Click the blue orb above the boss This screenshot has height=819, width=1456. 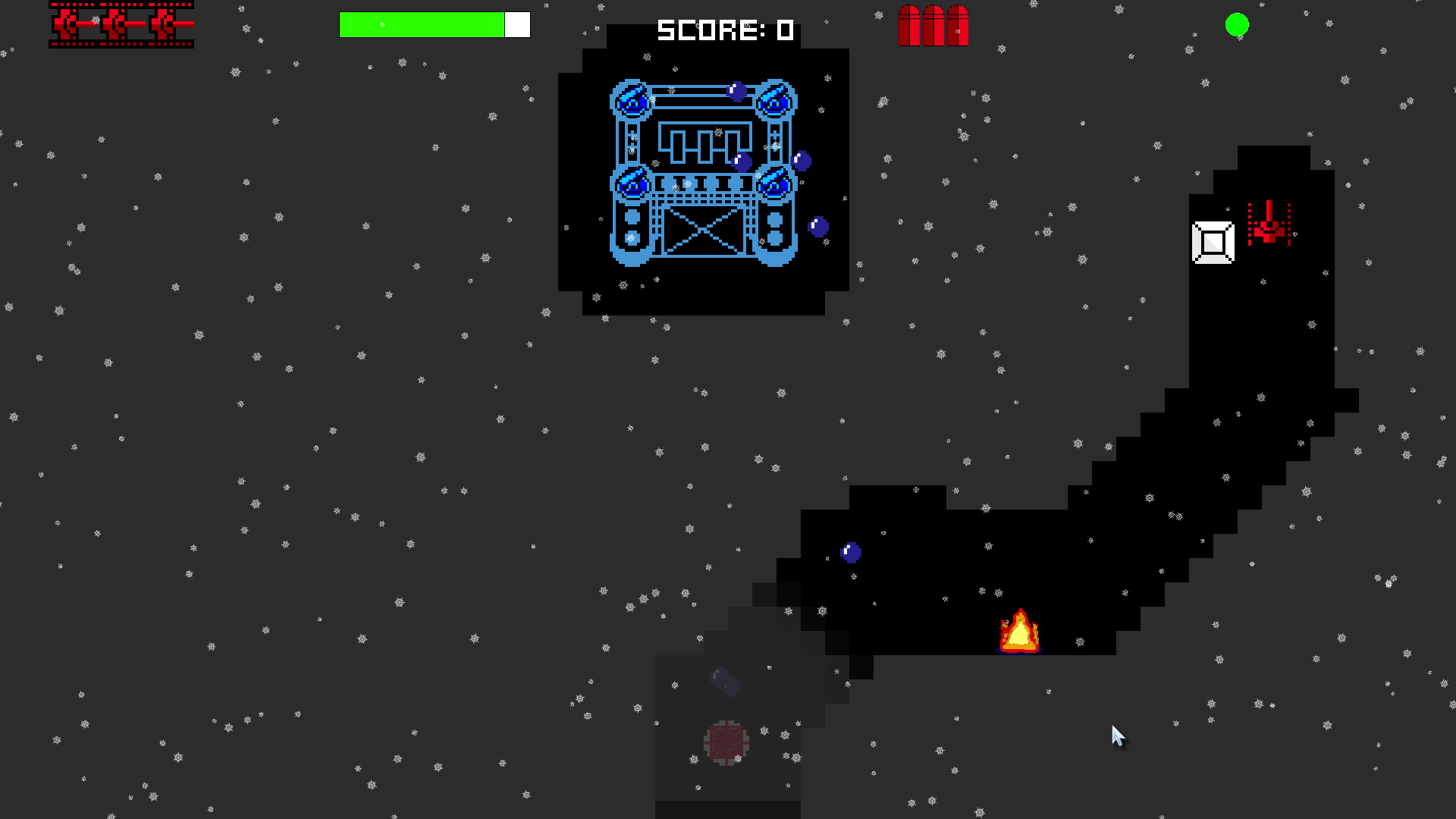tap(736, 92)
